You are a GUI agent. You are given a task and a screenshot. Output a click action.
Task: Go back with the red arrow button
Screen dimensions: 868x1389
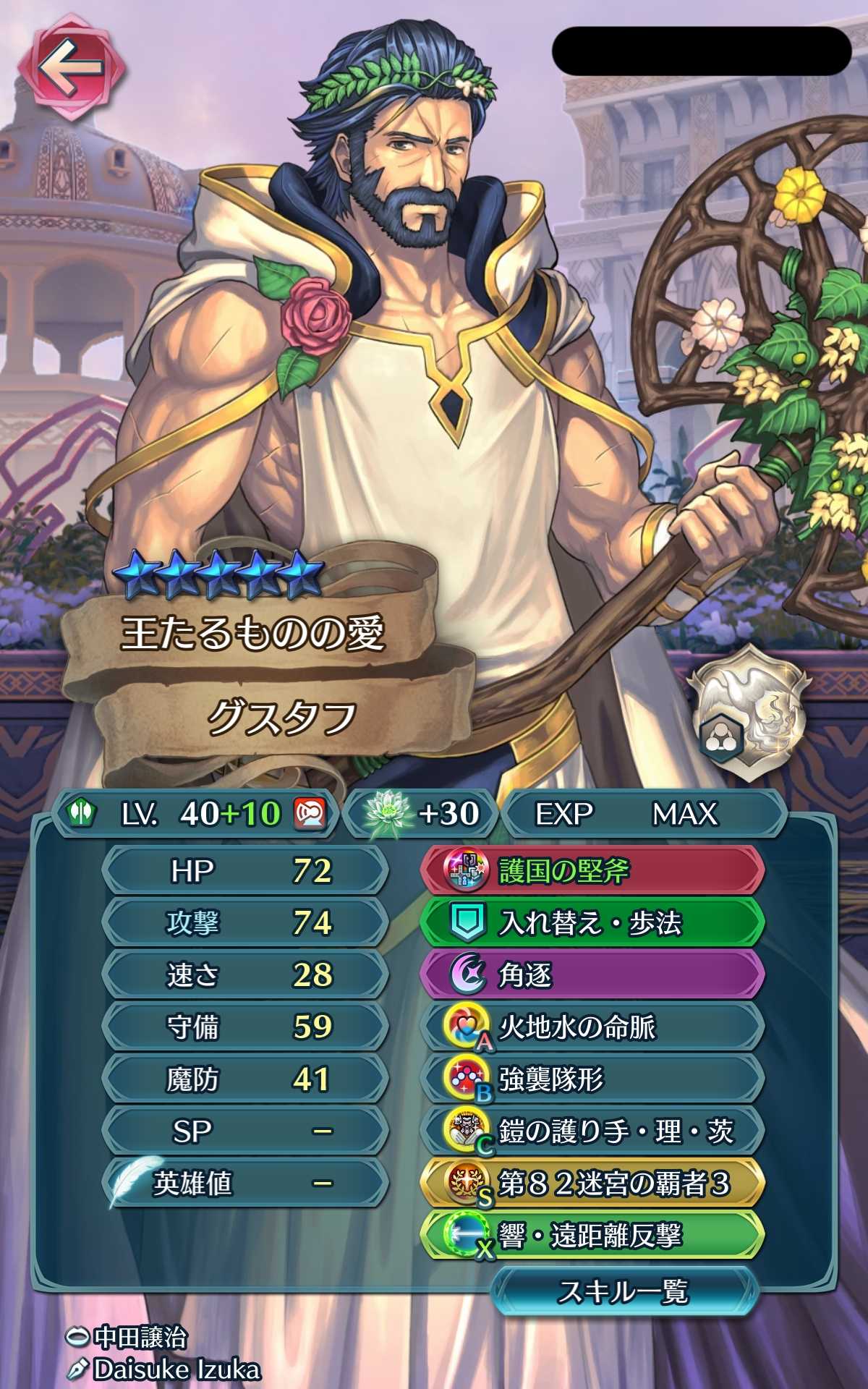[x=71, y=69]
